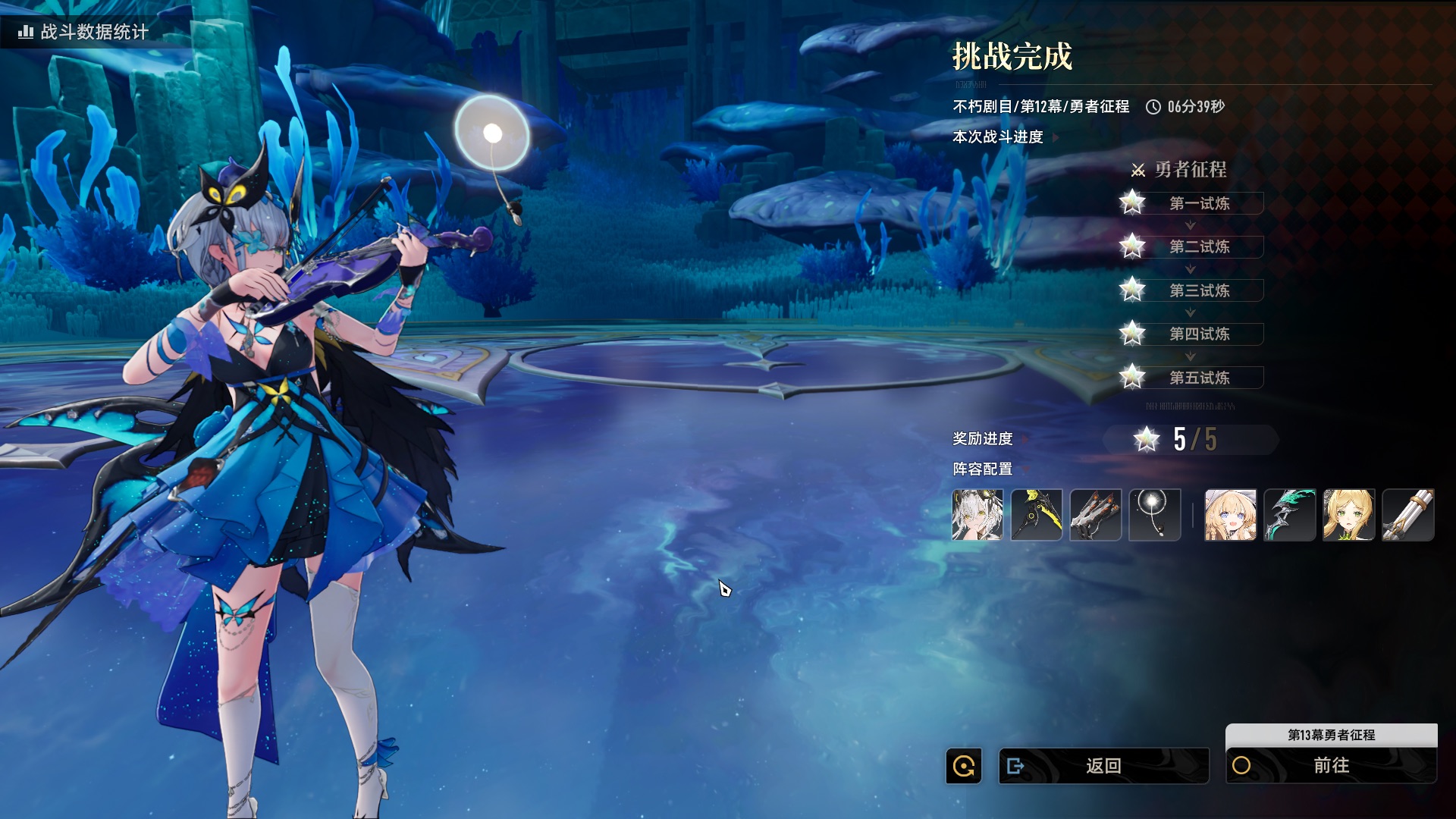Image resolution: width=1456 pixels, height=819 pixels.
Task: View the green-eyed blonde character portrait
Action: pos(1349,515)
